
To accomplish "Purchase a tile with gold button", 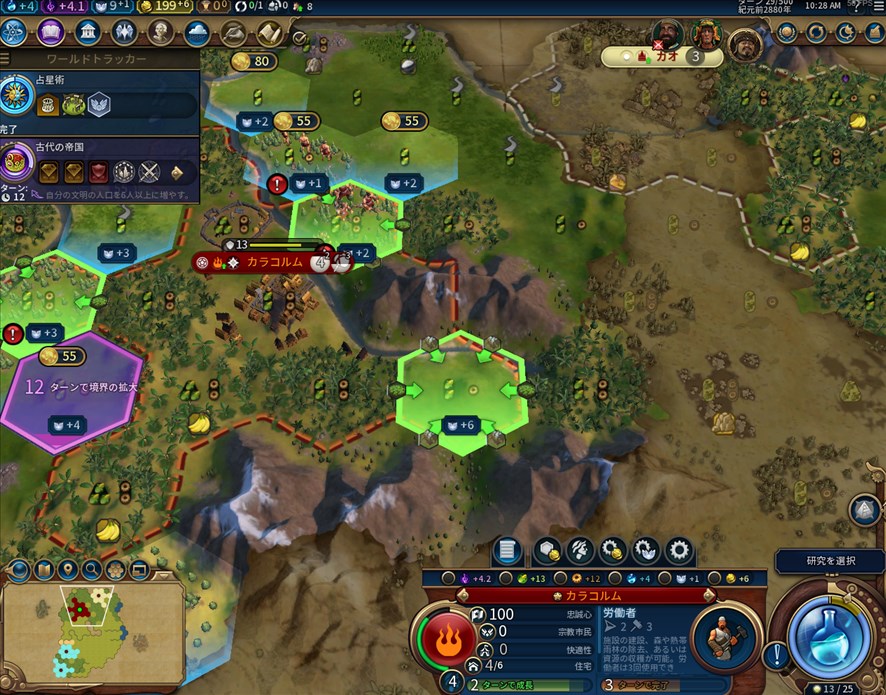I will click(x=546, y=550).
